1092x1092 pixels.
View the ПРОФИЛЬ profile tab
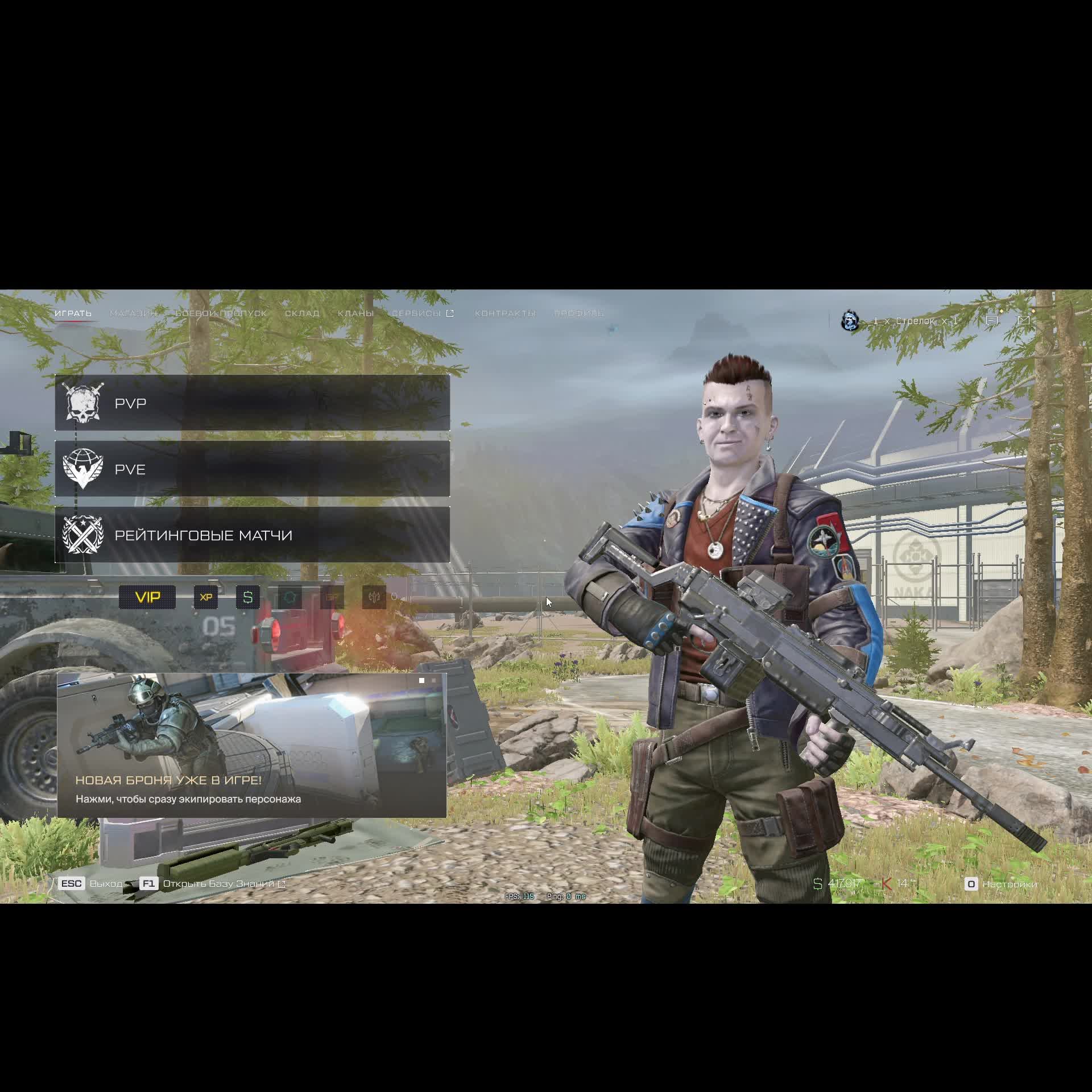coord(578,313)
